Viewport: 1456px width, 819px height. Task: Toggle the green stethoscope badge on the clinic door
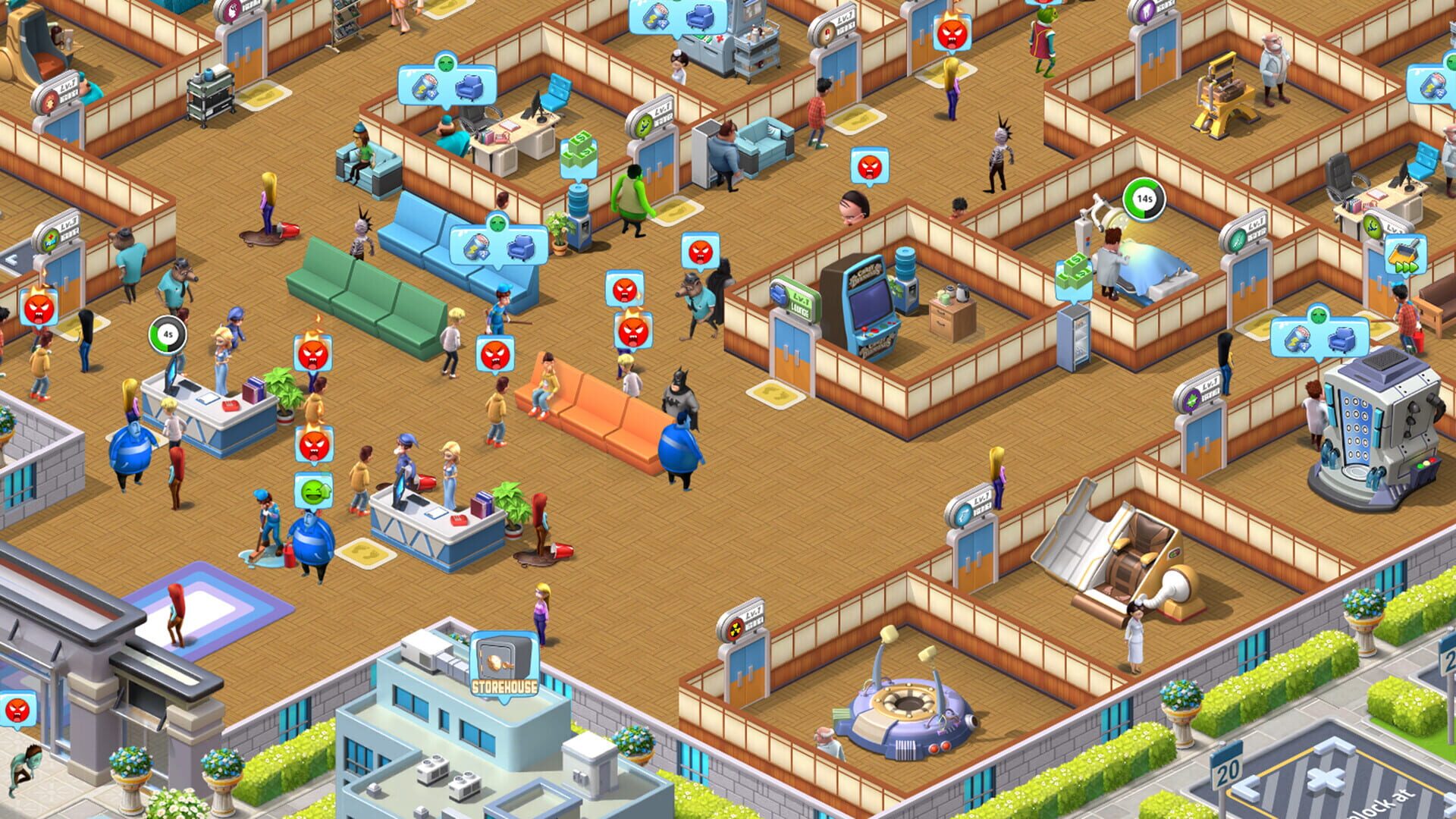point(643,126)
